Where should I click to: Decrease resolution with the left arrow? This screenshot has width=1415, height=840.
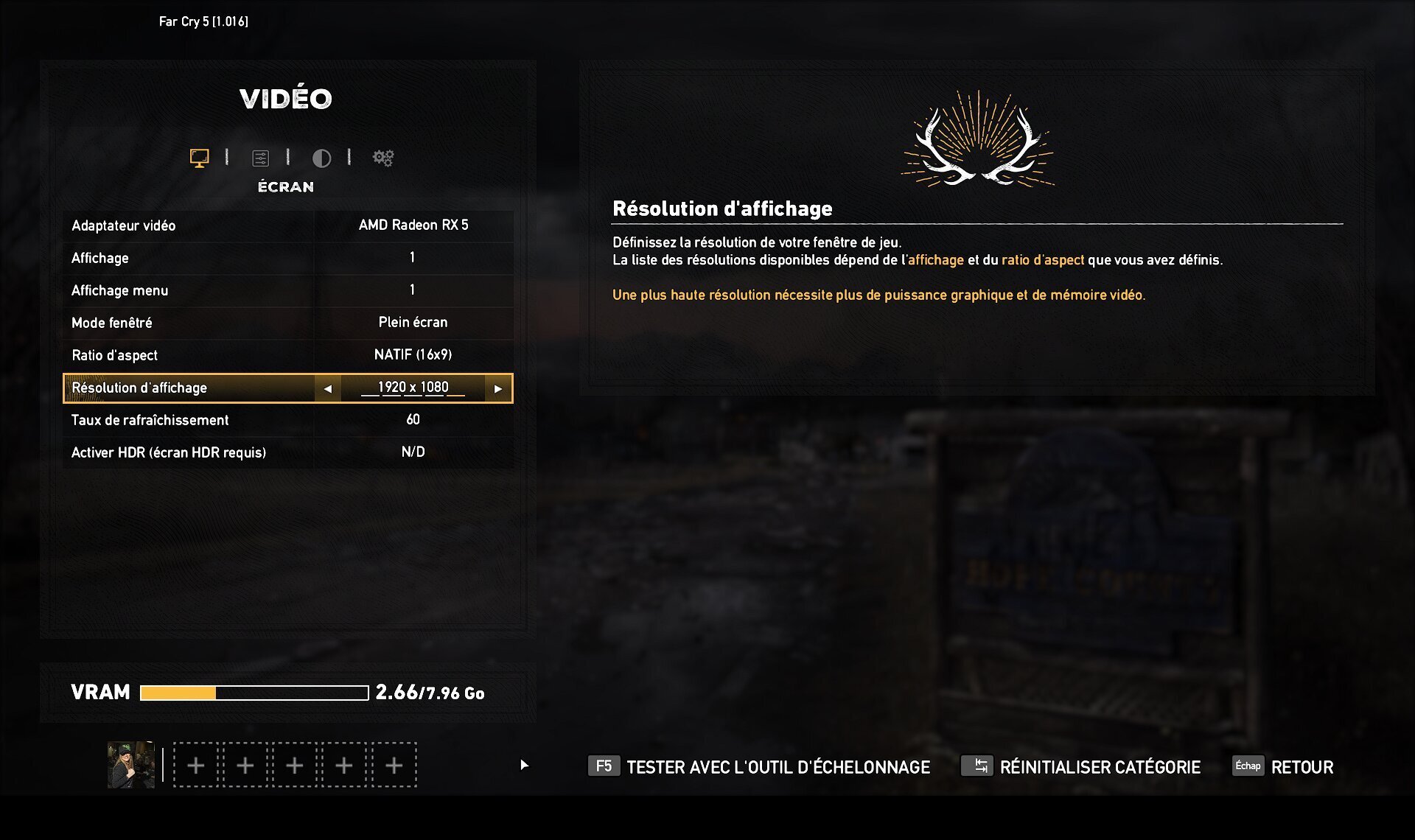tap(328, 388)
